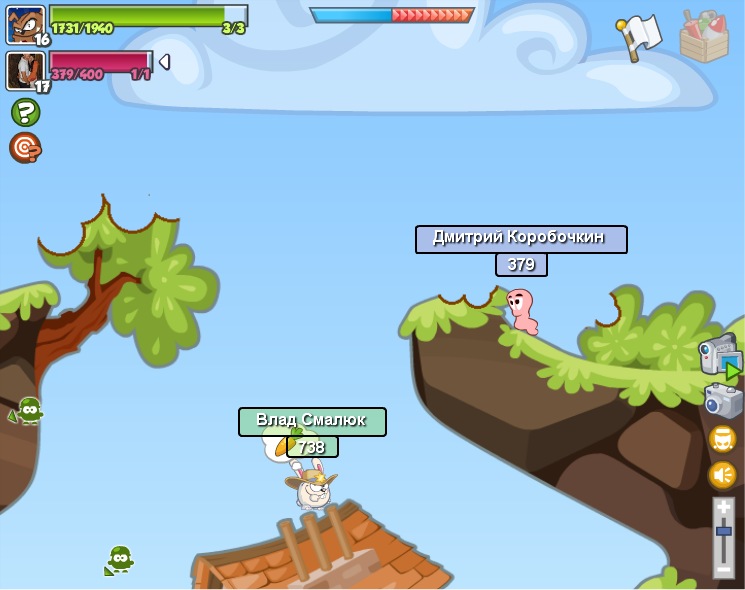Click the green worm offscreen marker beside the tree

coord(28,410)
